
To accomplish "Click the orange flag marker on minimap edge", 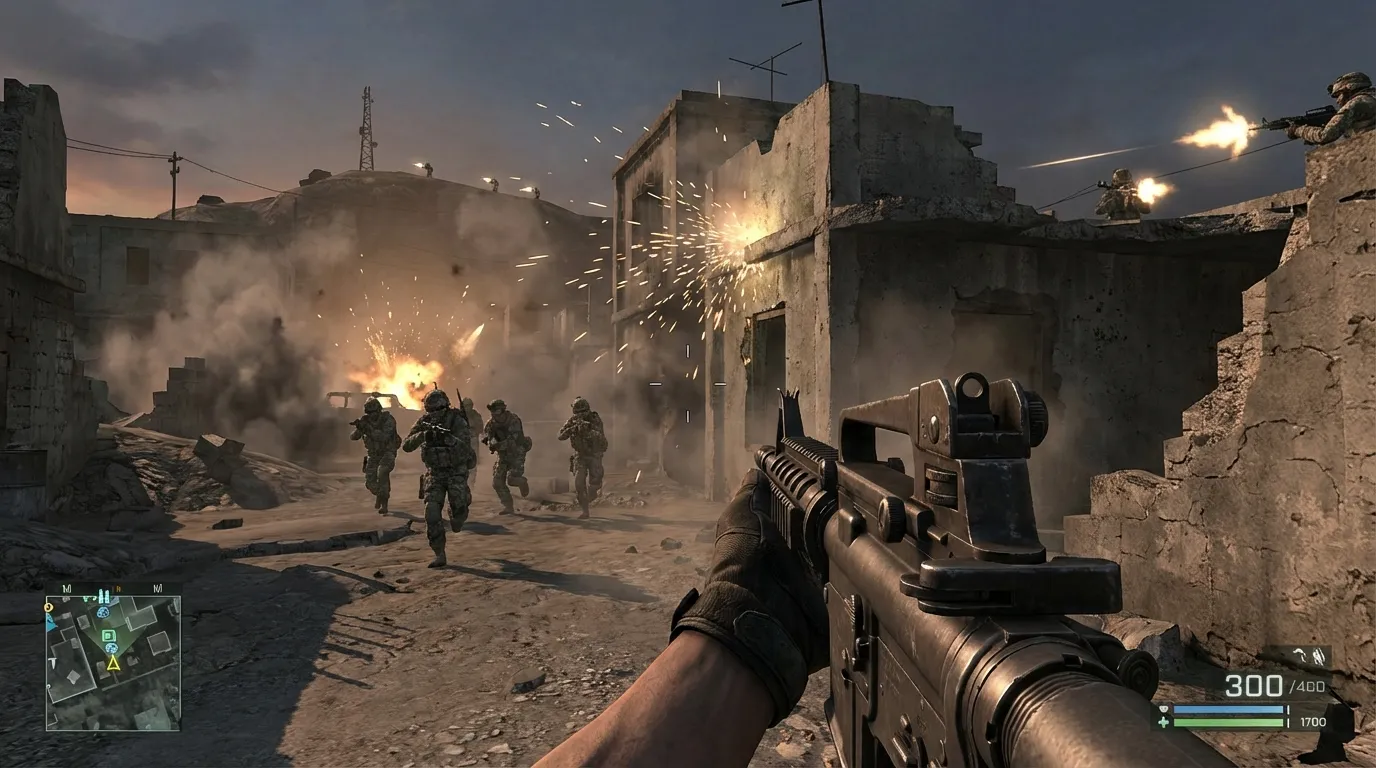I will tap(47, 607).
